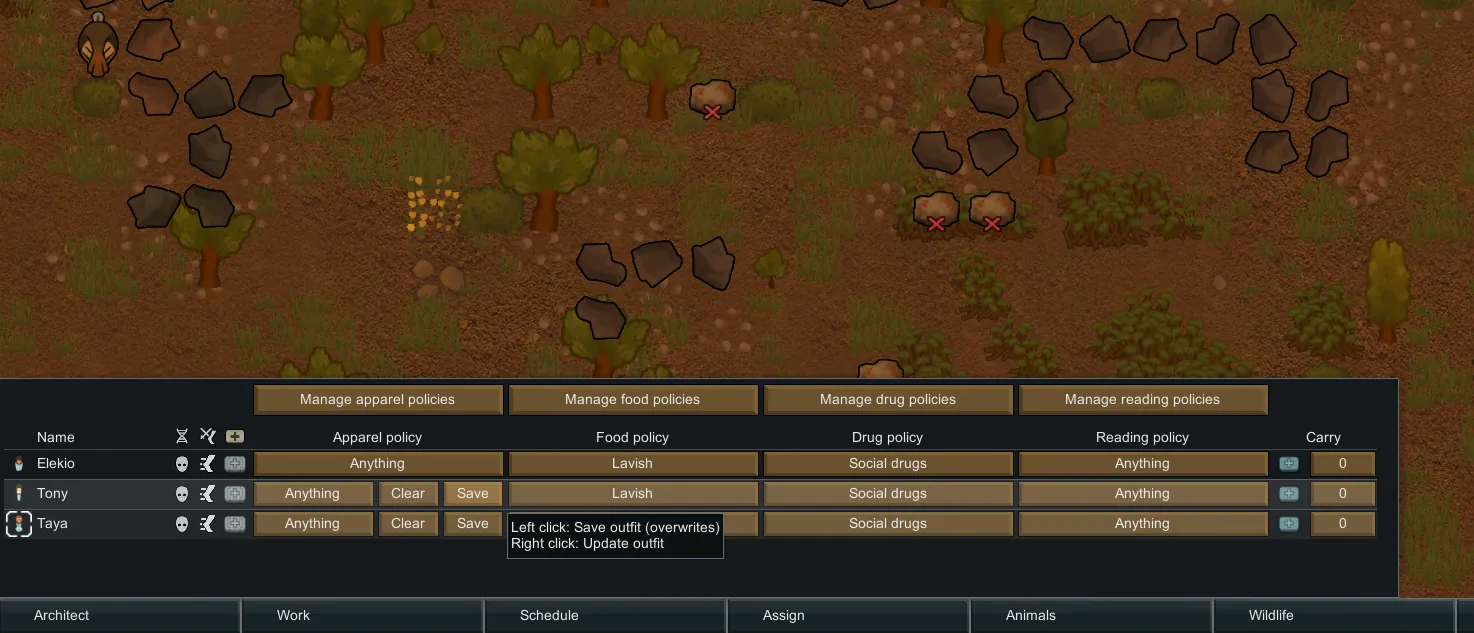Choose Tony's Anything apparel policy
The image size is (1474, 633).
(312, 494)
